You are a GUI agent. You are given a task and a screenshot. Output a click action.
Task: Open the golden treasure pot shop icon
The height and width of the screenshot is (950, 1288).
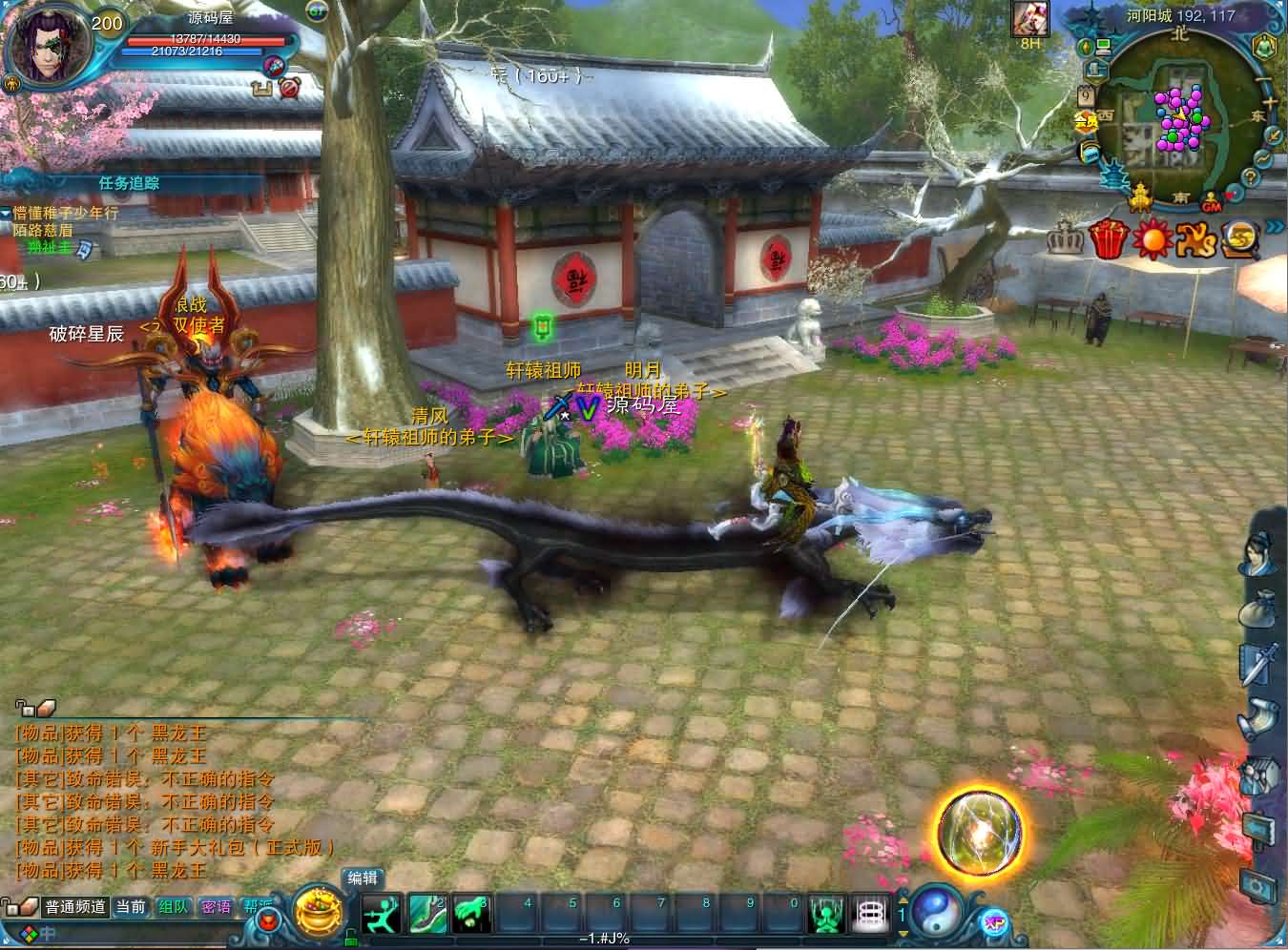tap(317, 914)
